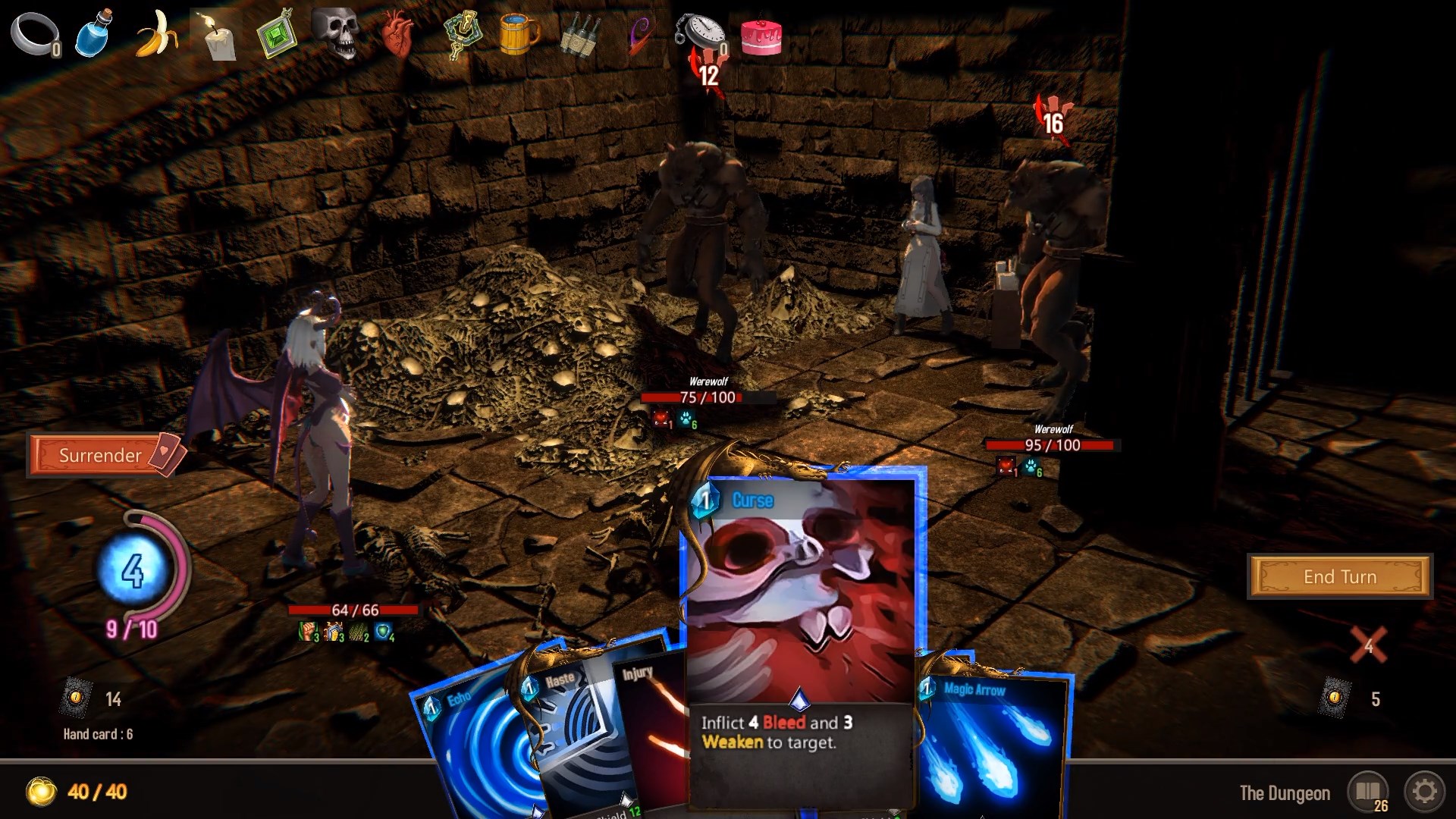
Task: View the discard pile deck
Action: pos(1335,698)
